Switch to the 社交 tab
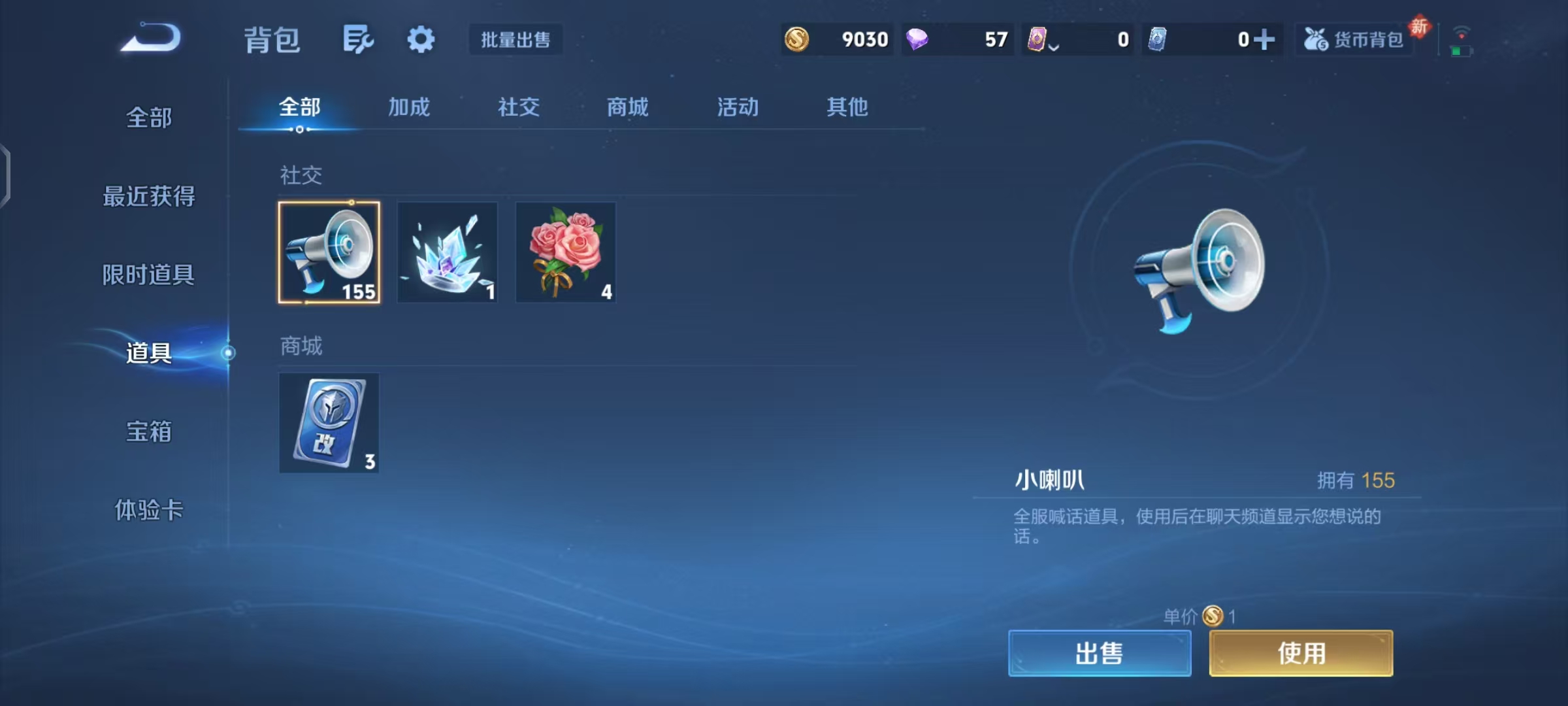The height and width of the screenshot is (706, 1568). [x=517, y=107]
